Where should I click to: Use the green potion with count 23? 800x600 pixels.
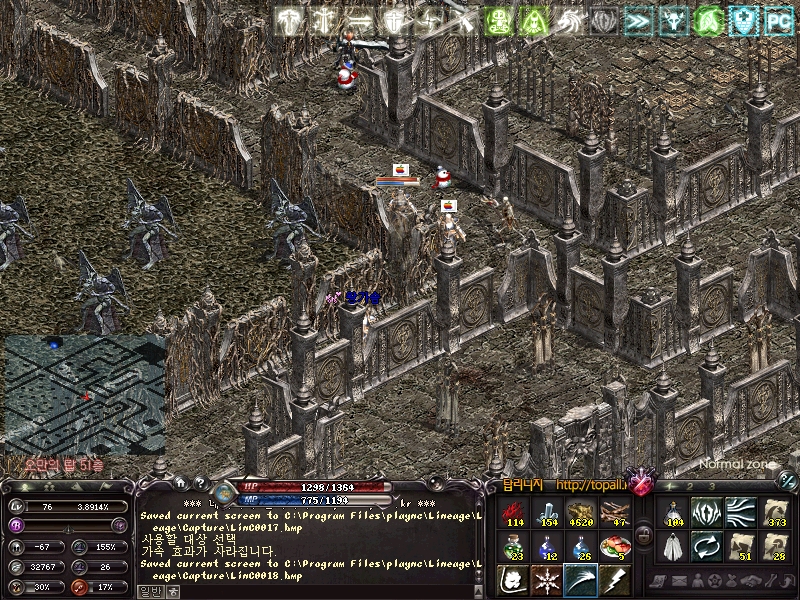pyautogui.click(x=516, y=545)
